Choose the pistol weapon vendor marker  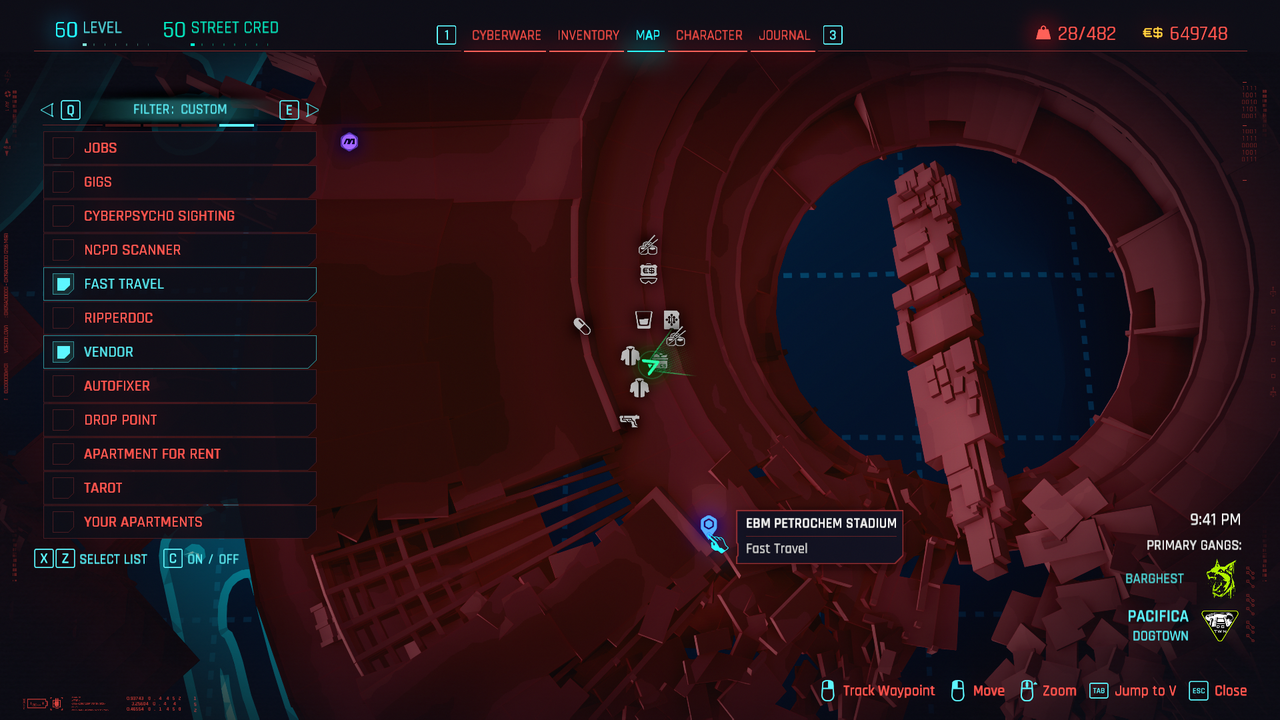pos(629,420)
